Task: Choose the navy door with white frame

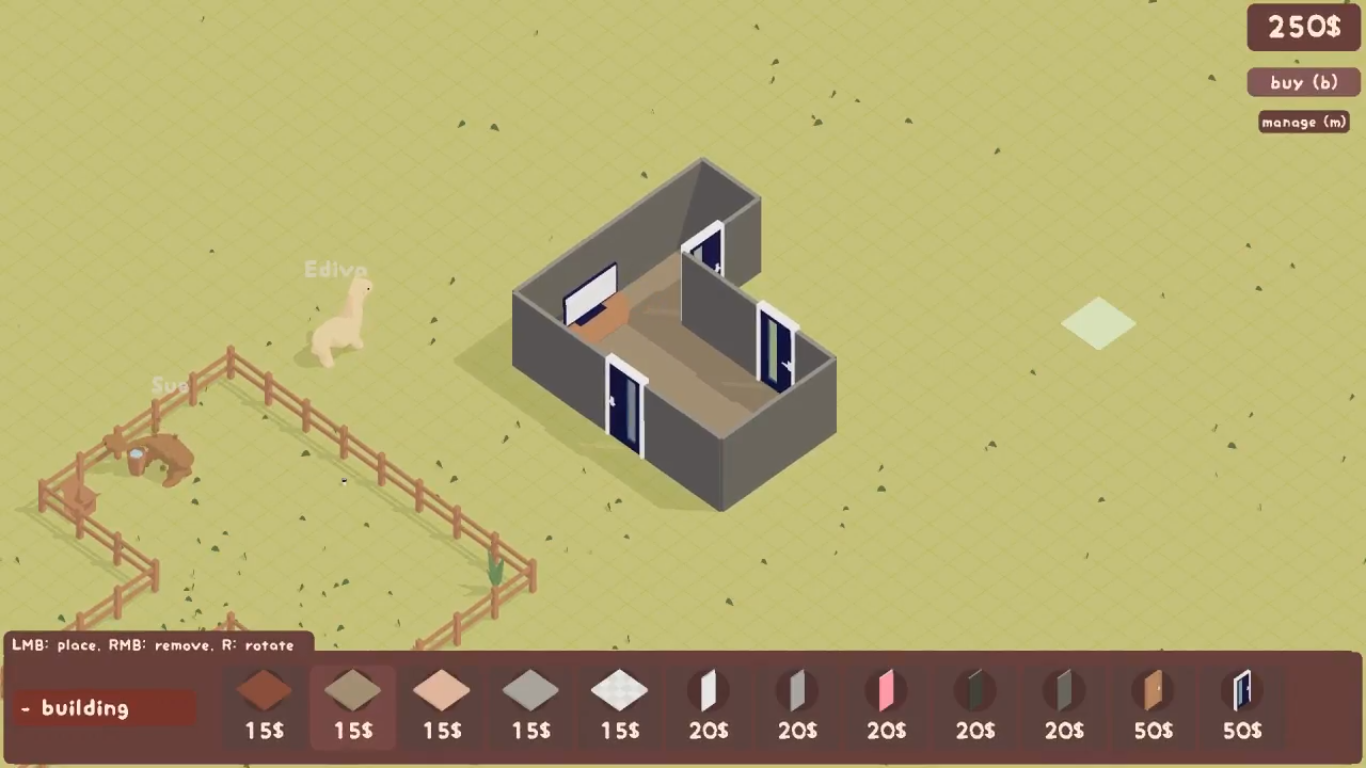Action: (1242, 705)
